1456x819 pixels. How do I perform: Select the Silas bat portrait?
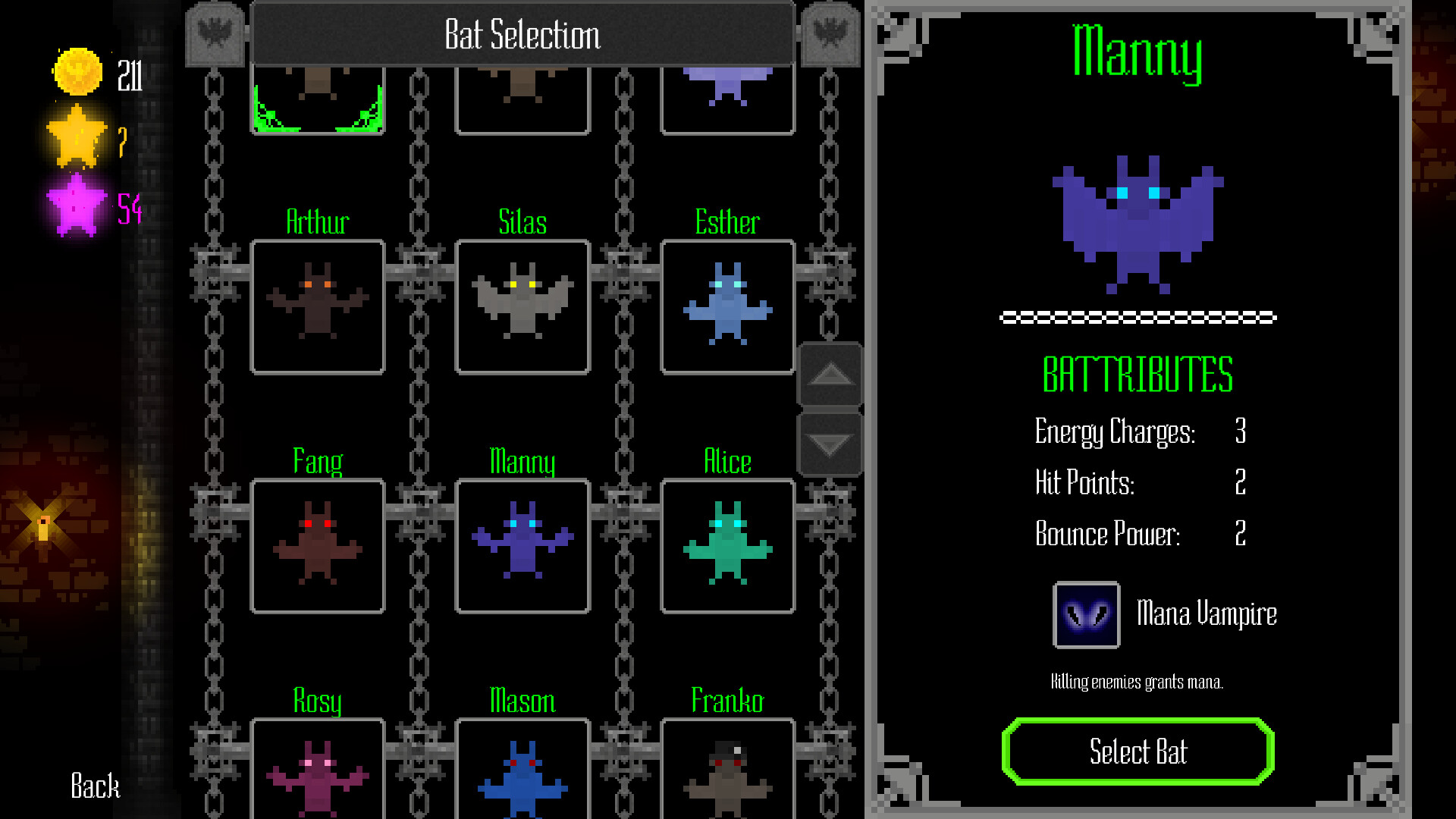pyautogui.click(x=522, y=306)
